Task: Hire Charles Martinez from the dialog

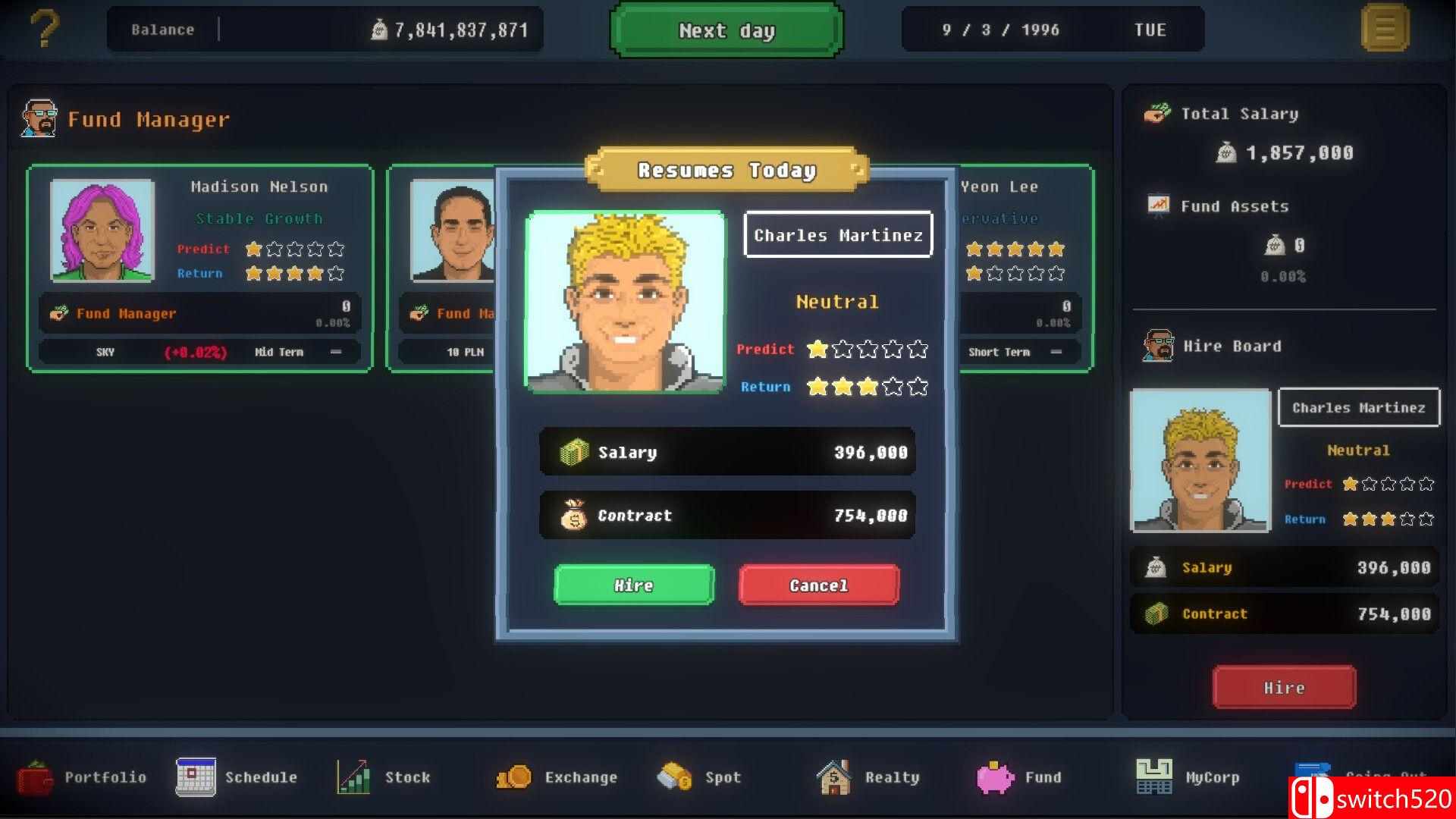Action: coord(633,585)
